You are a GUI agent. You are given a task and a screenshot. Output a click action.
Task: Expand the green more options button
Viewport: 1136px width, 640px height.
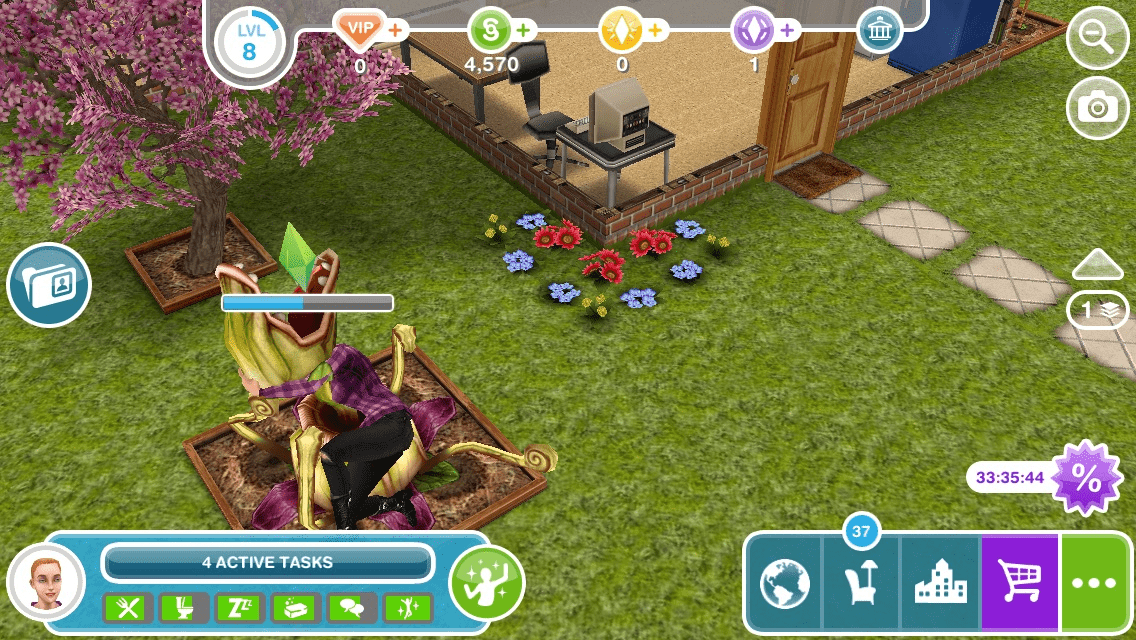point(1097,585)
